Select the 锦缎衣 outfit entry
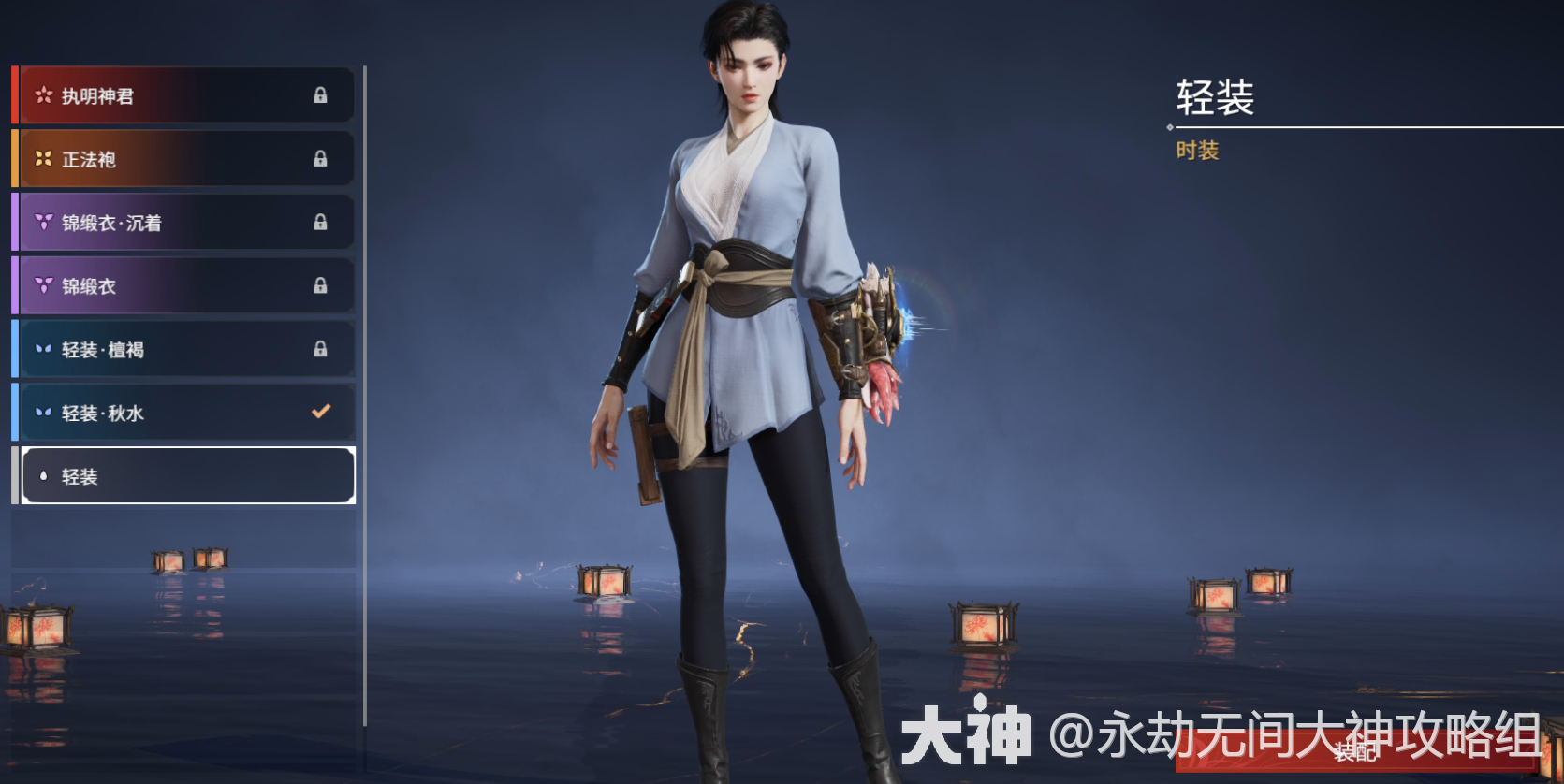 183,285
